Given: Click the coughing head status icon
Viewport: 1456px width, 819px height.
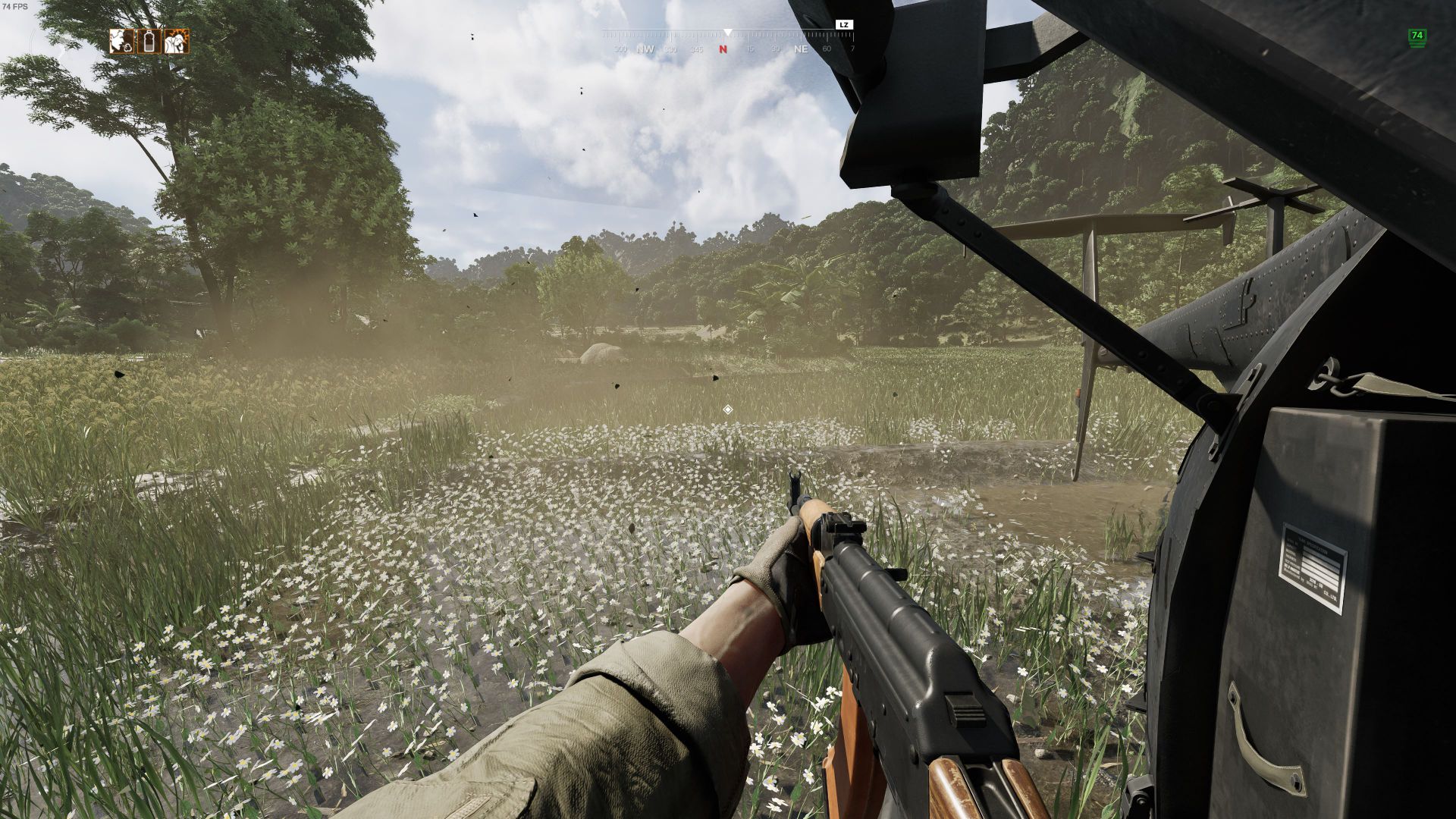Looking at the screenshot, I should (121, 41).
